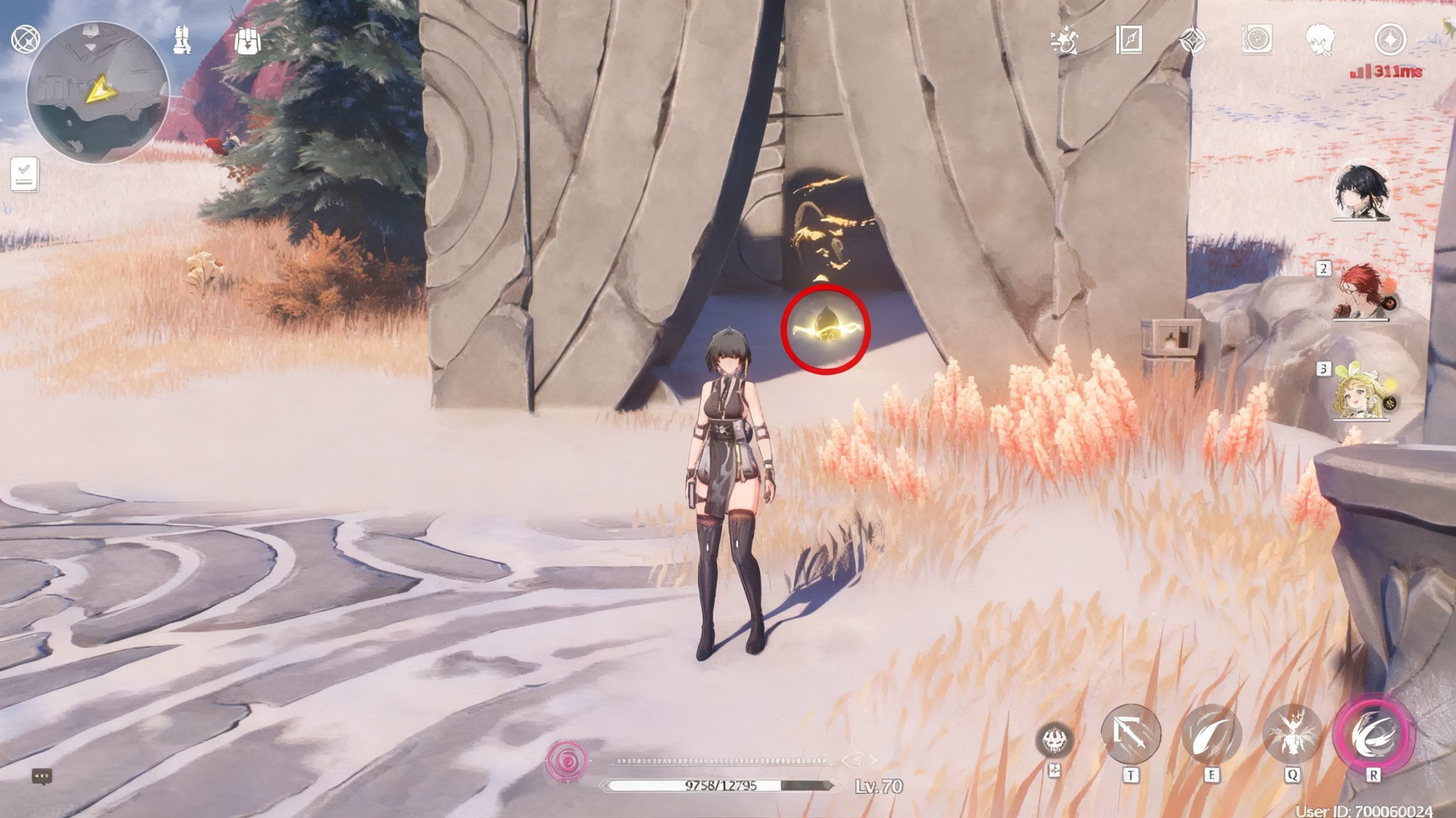Viewport: 1456px width, 818px height.
Task: Open the quest checklist tracker
Action: pos(25,174)
